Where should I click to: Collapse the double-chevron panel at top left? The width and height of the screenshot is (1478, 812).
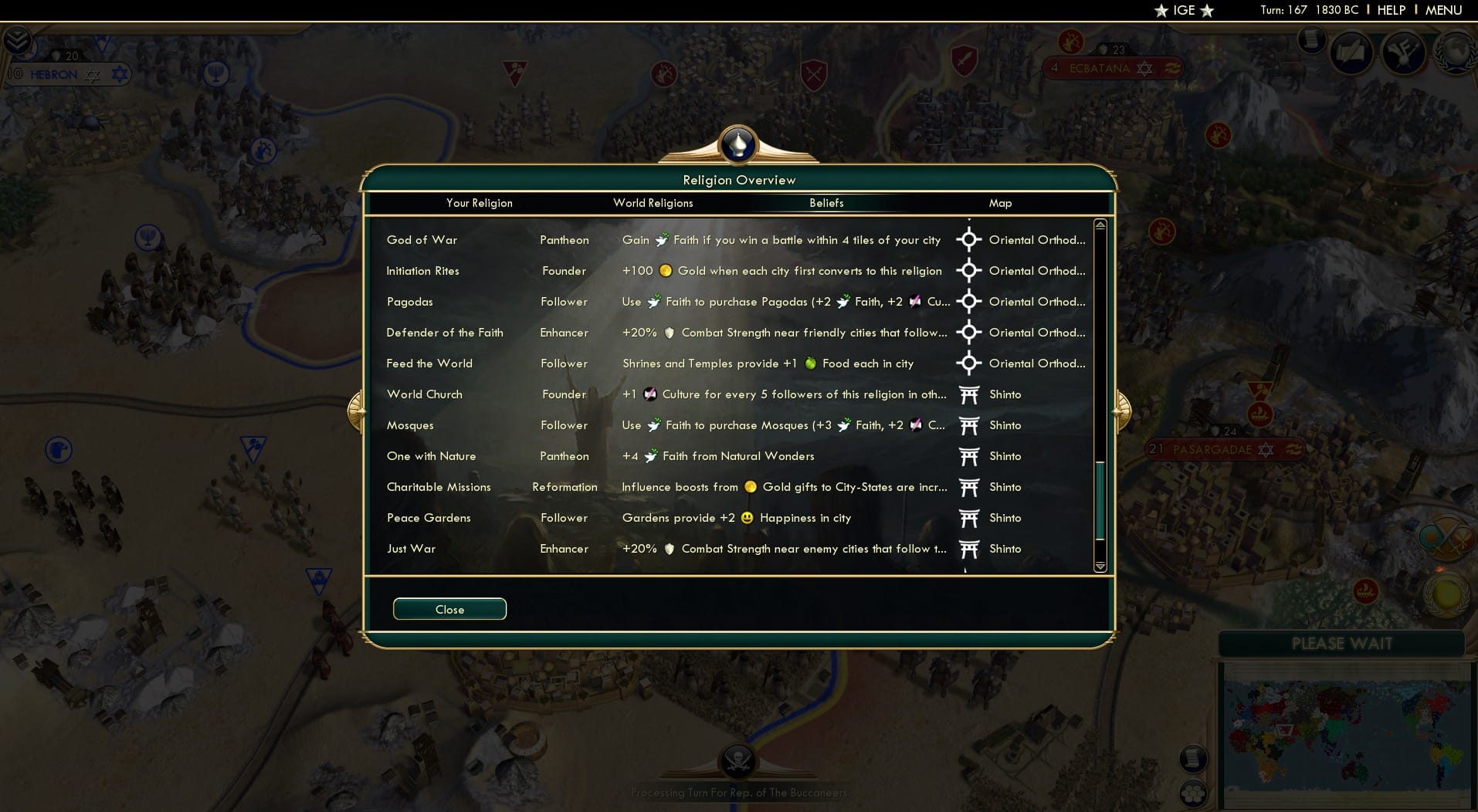pyautogui.click(x=19, y=39)
